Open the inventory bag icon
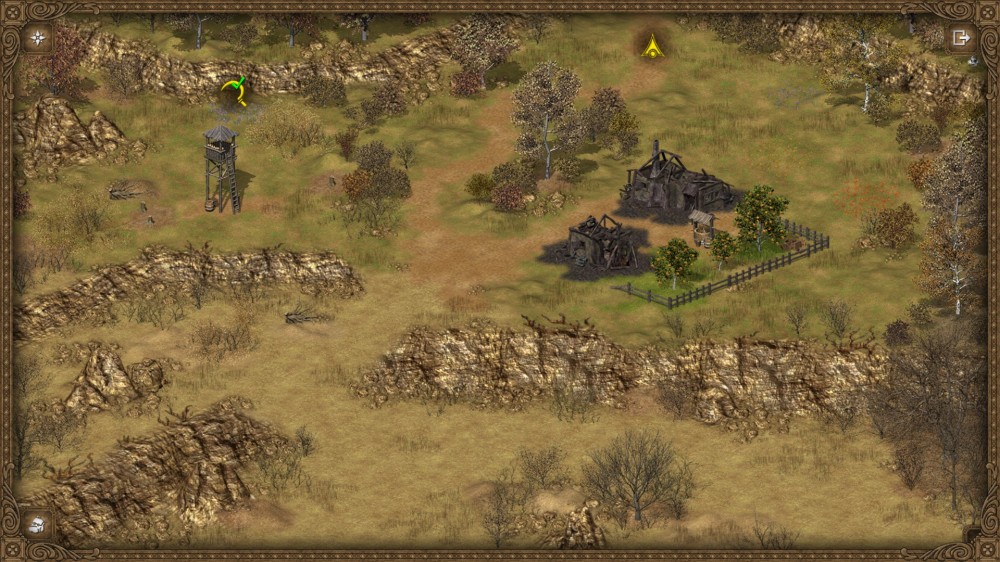Screen dimensions: 1000x562 (x=37, y=524)
